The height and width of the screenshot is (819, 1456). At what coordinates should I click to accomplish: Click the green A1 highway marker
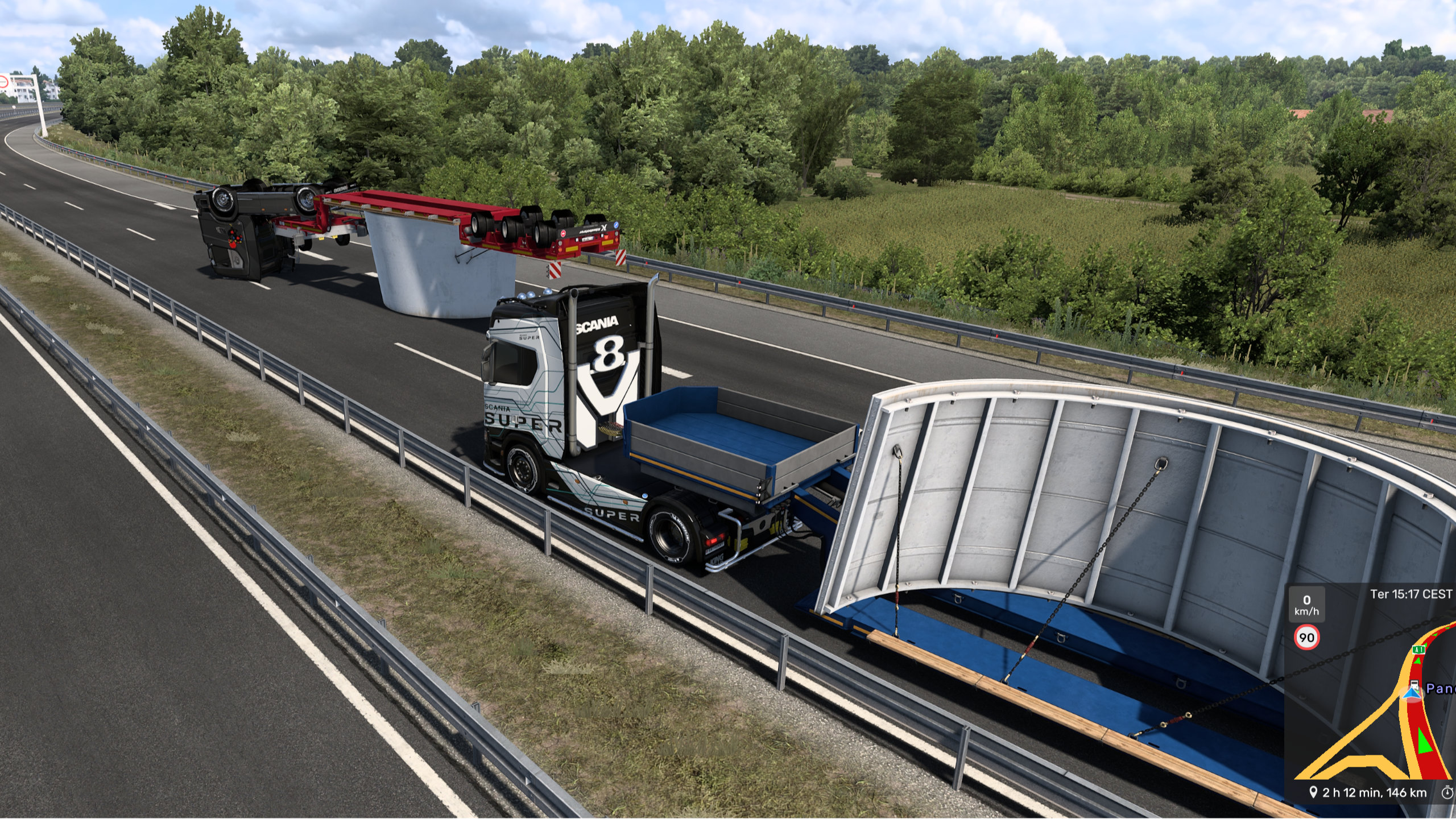1418,650
